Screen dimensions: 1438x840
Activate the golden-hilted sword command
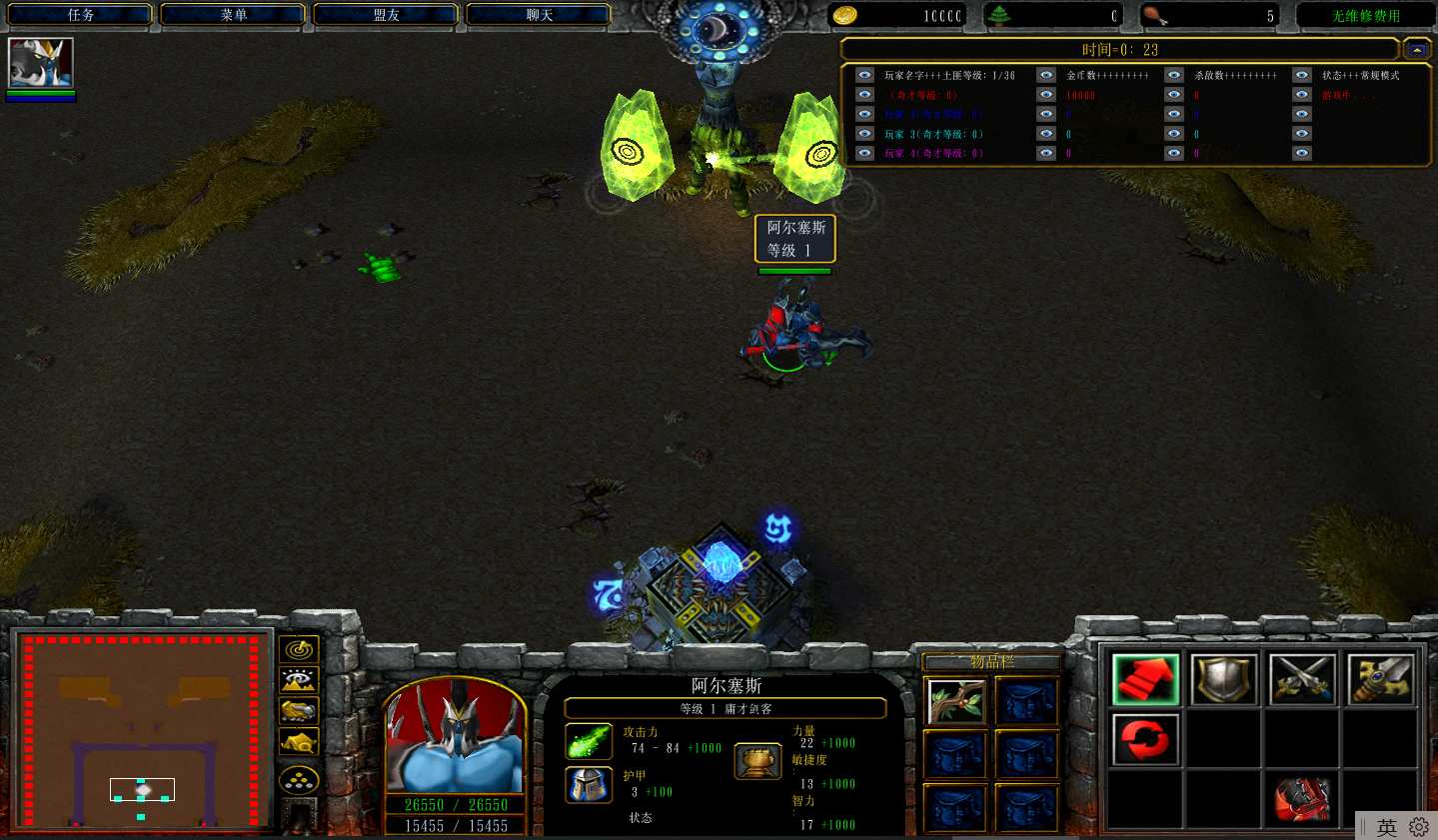point(1380,679)
